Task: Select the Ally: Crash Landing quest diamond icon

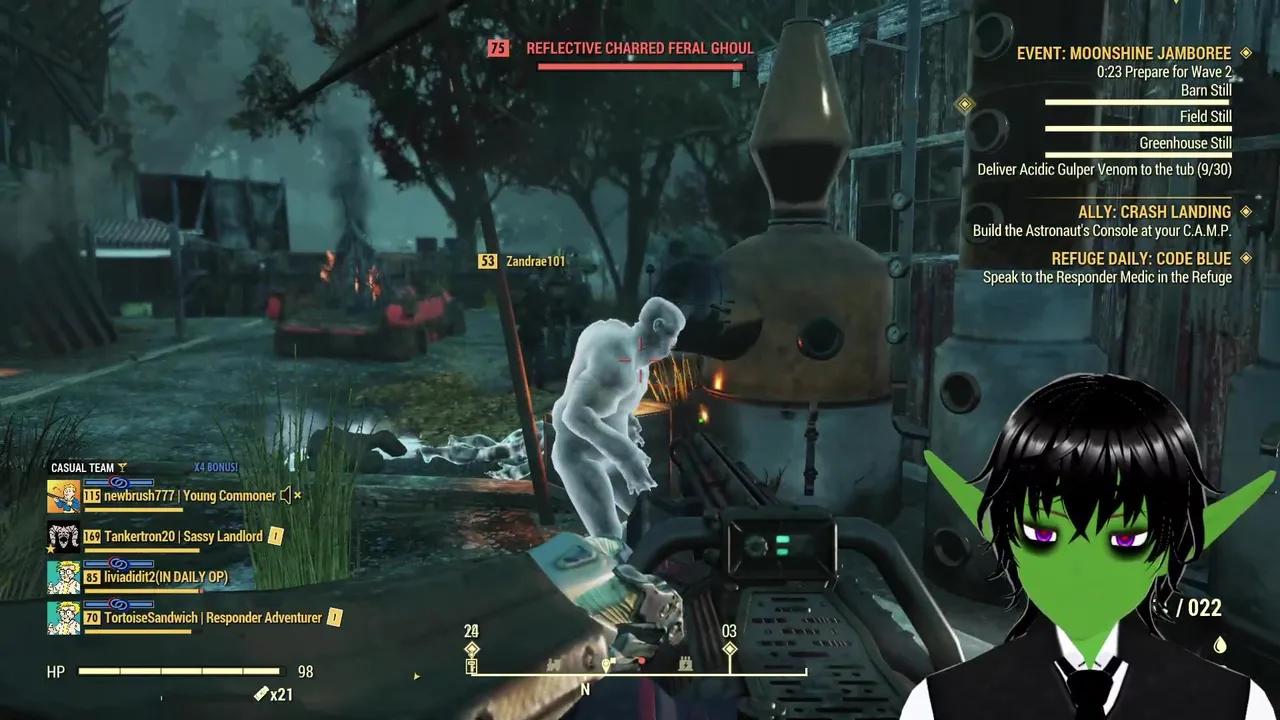Action: [1244, 211]
